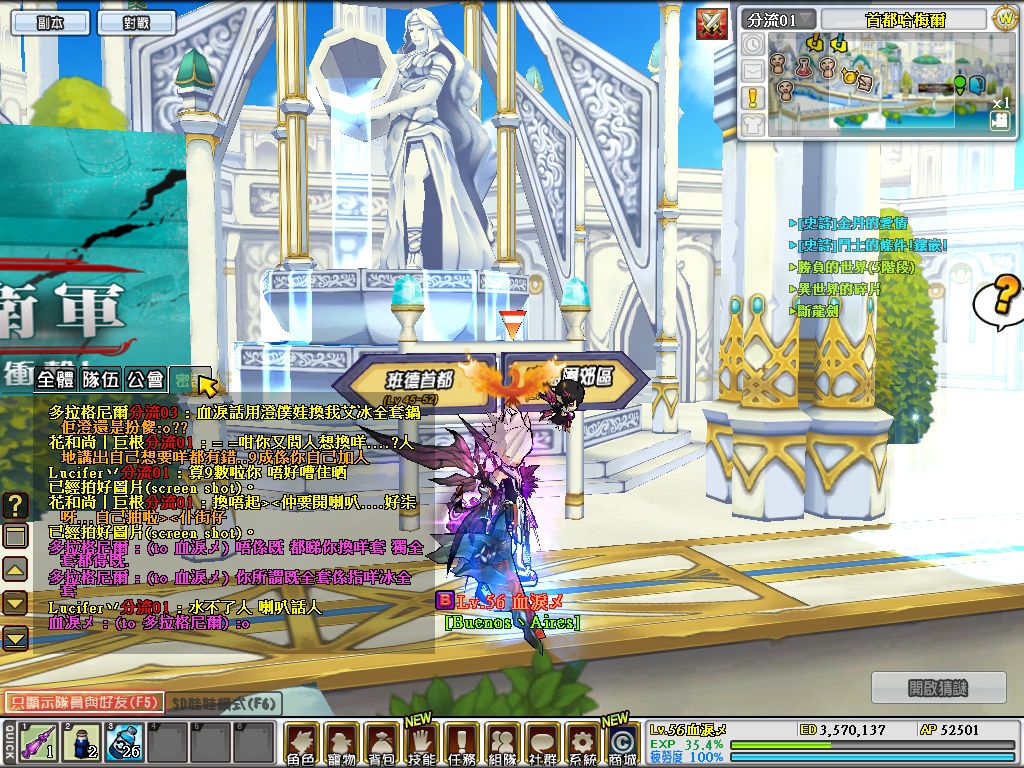
Task: Open the 系統 system settings menu
Action: 582,744
